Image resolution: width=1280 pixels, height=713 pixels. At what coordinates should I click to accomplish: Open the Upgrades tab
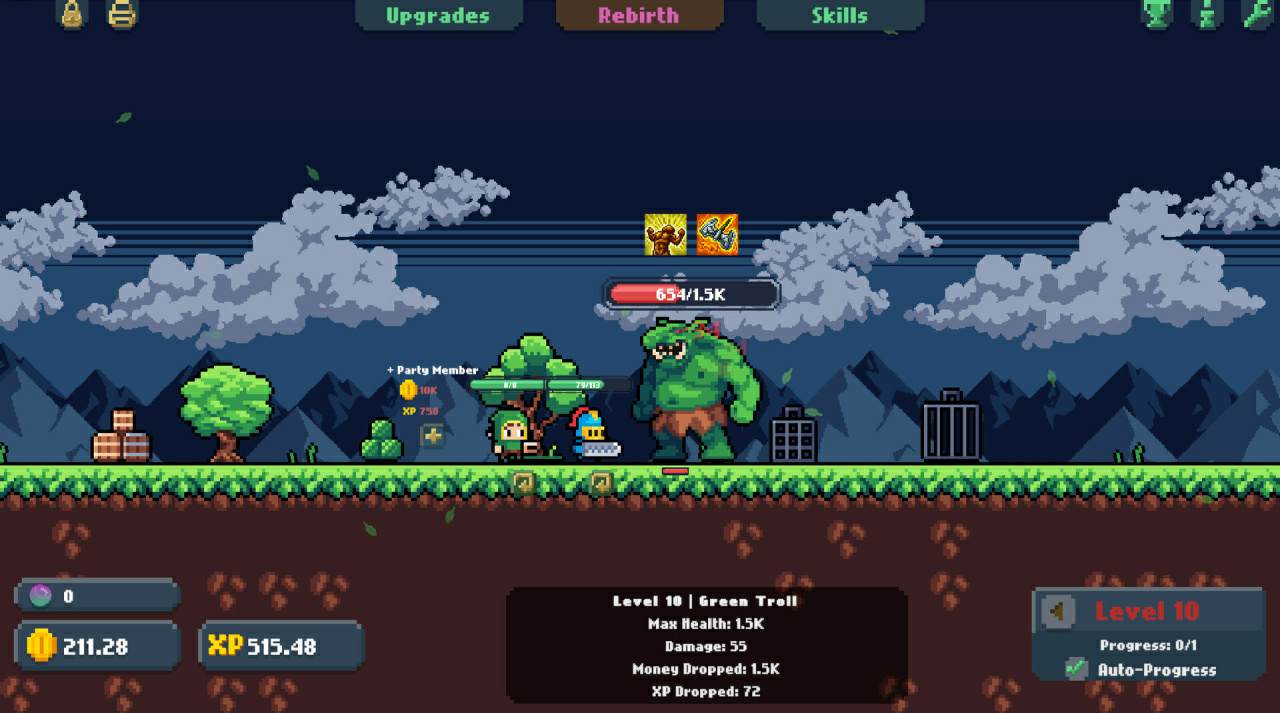click(x=438, y=15)
